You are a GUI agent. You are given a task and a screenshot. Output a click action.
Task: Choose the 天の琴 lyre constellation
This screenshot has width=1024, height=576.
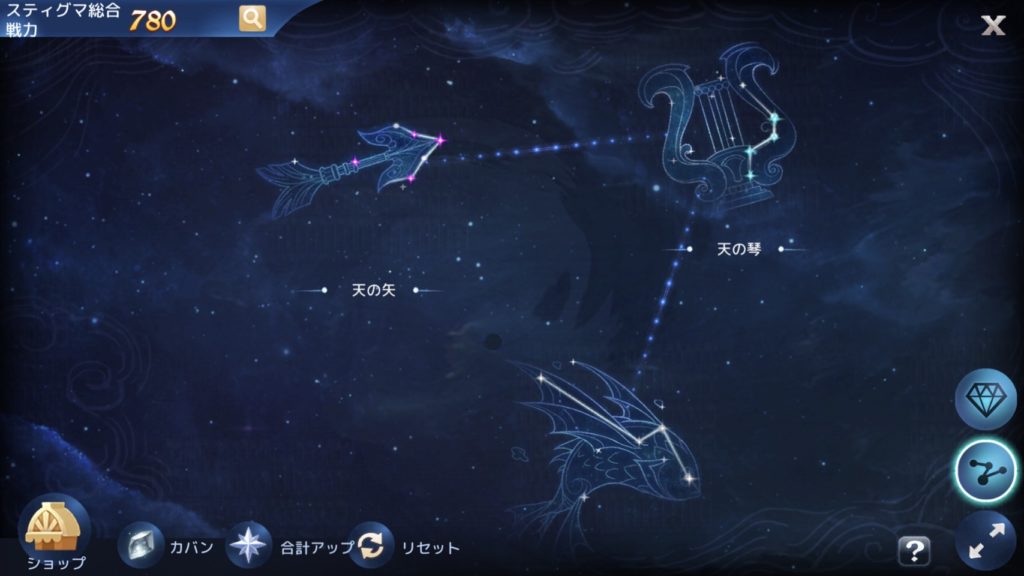coord(715,125)
